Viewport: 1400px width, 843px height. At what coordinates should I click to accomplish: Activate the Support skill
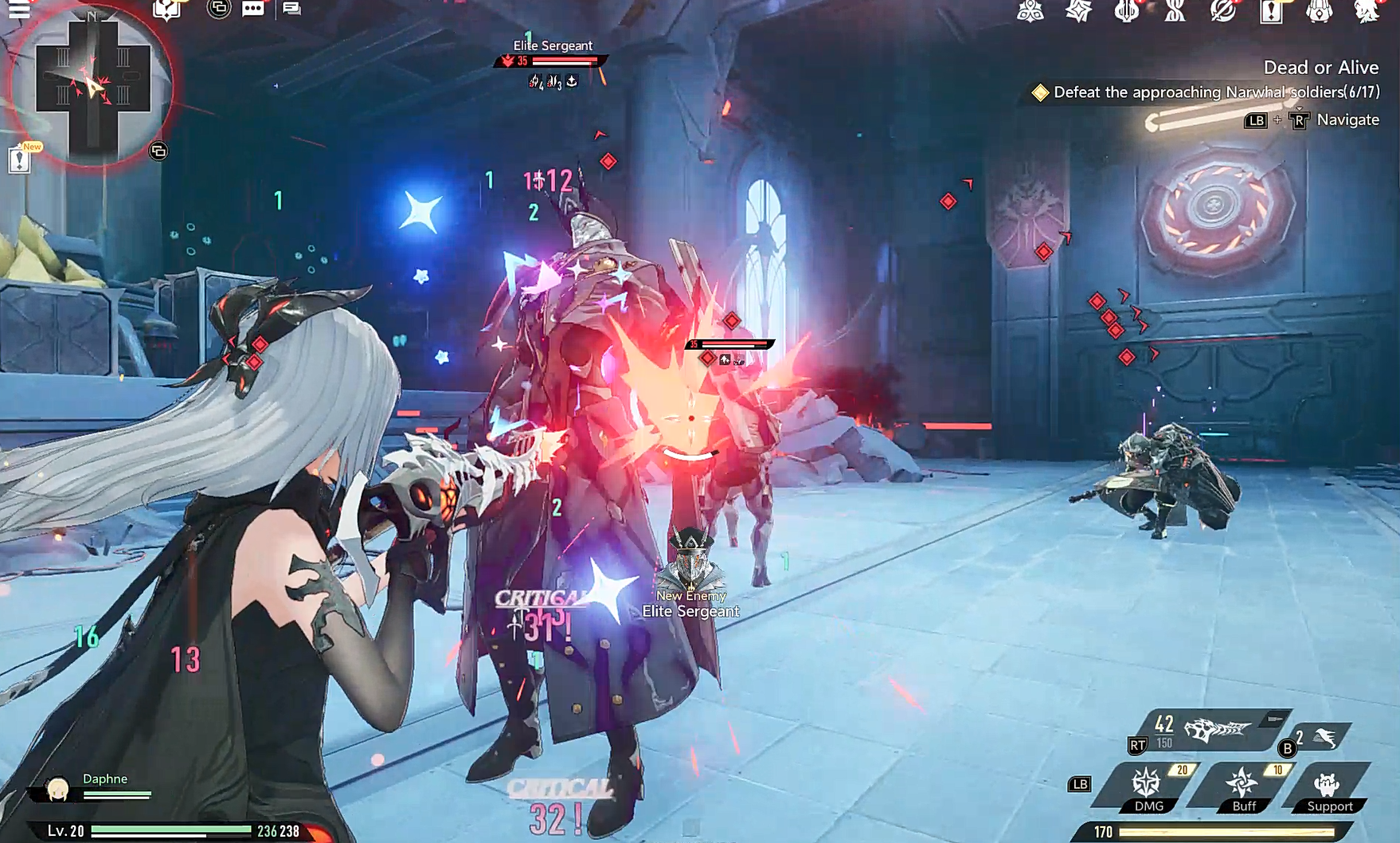click(1328, 788)
